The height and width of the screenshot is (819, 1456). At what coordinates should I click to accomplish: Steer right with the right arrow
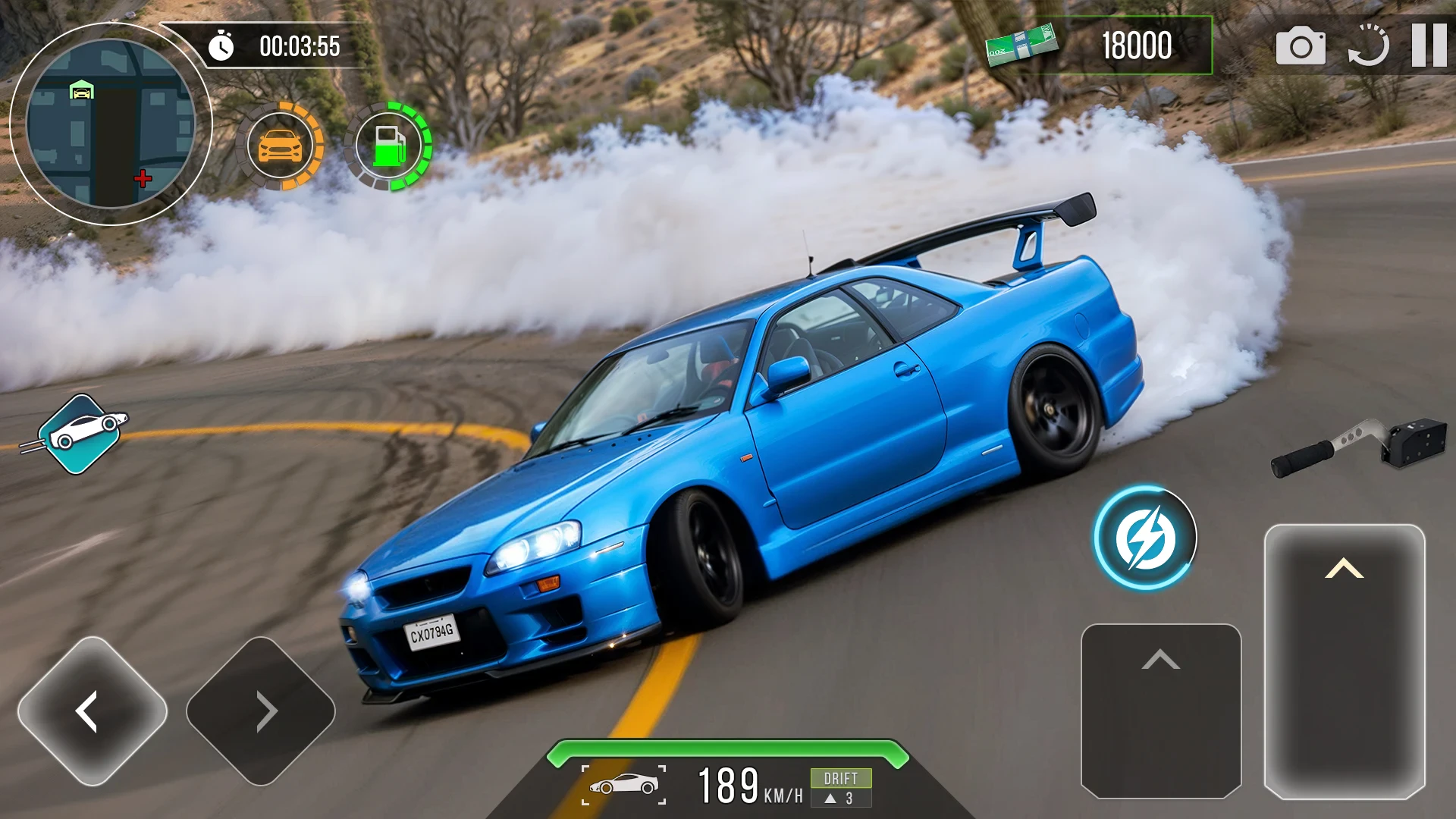pos(261,711)
